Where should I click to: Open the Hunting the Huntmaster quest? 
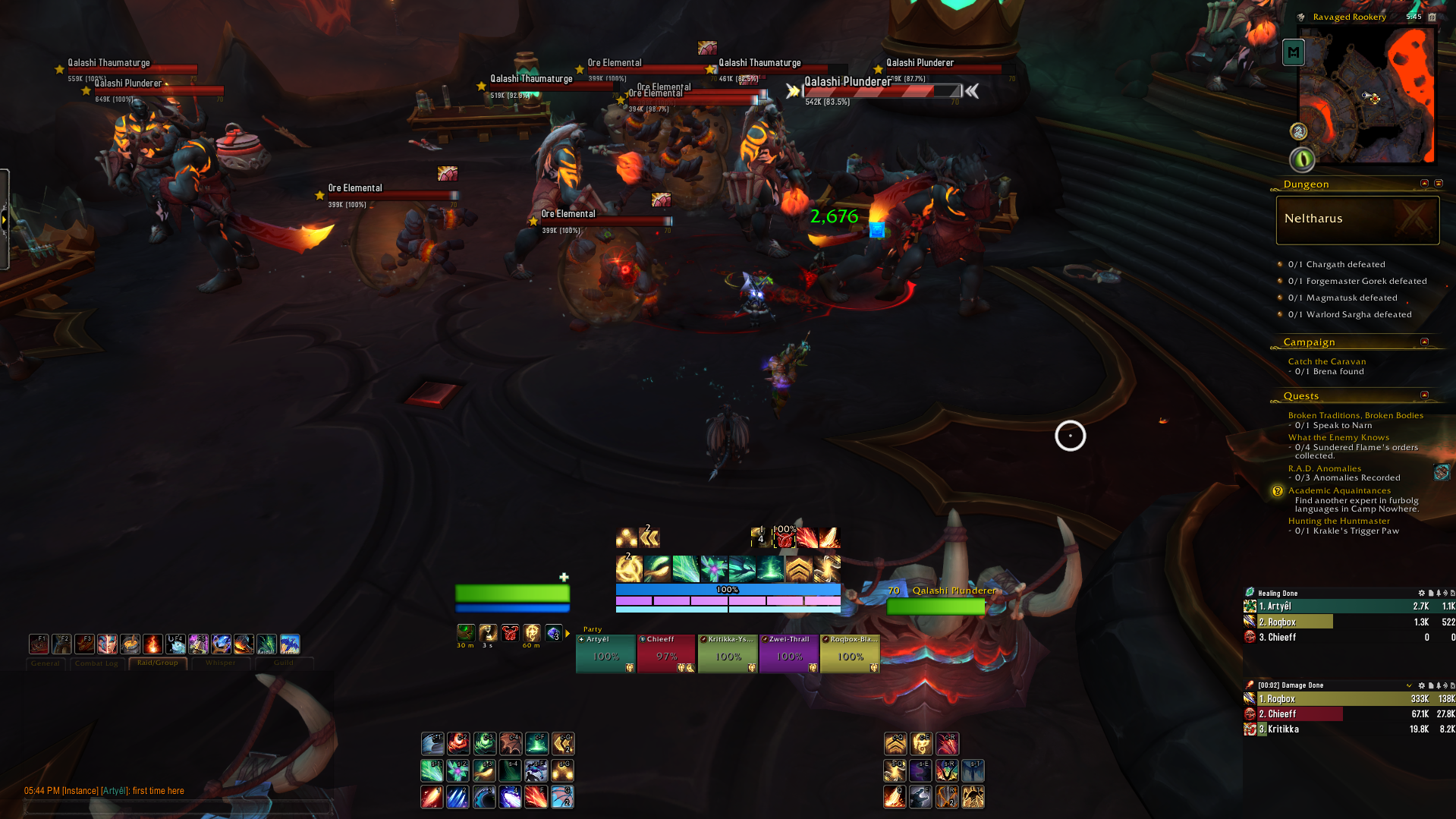coord(1338,521)
